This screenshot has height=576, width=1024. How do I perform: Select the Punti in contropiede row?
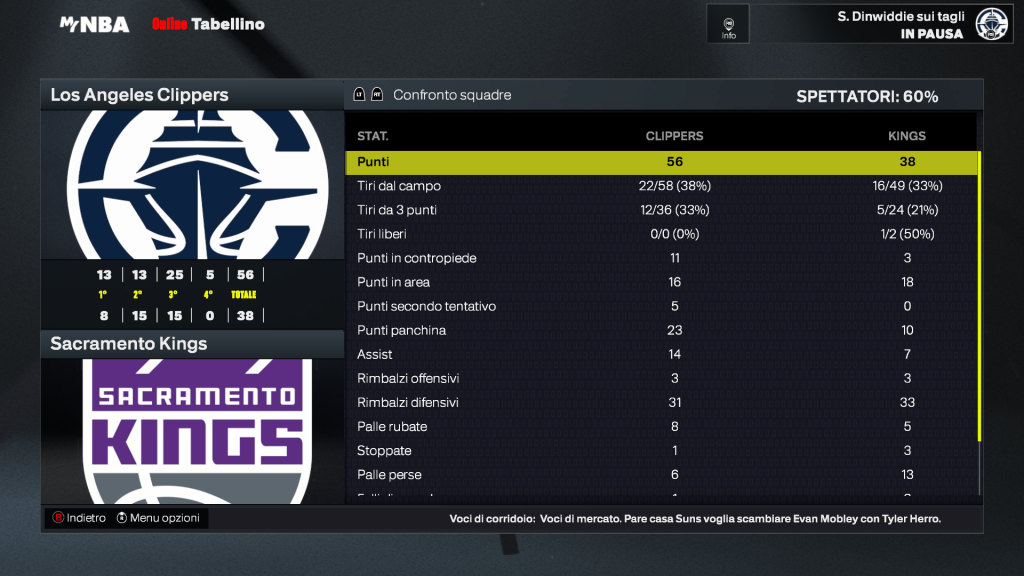pos(660,258)
